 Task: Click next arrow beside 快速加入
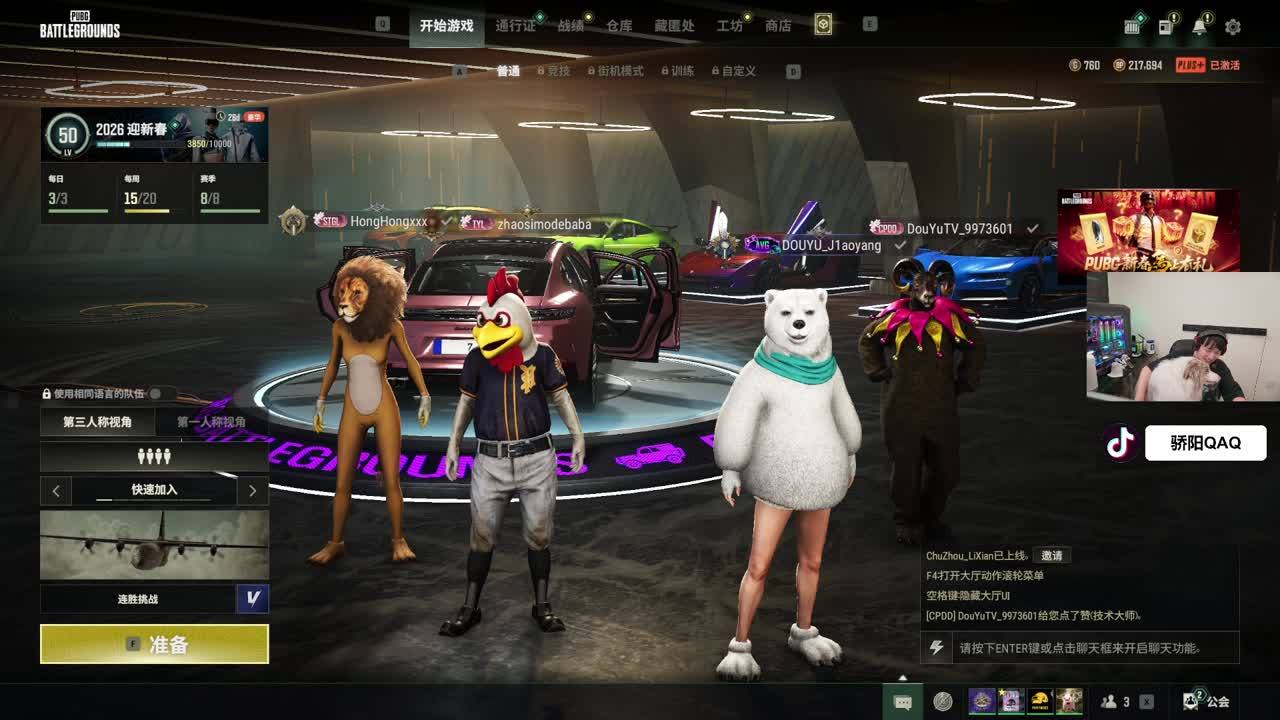tap(252, 490)
